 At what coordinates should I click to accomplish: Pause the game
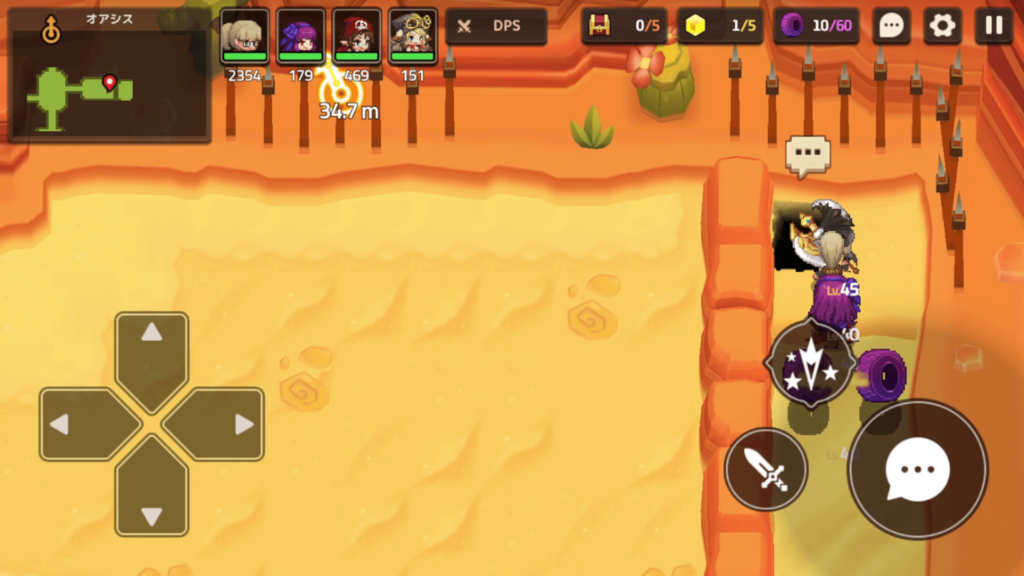(x=993, y=26)
